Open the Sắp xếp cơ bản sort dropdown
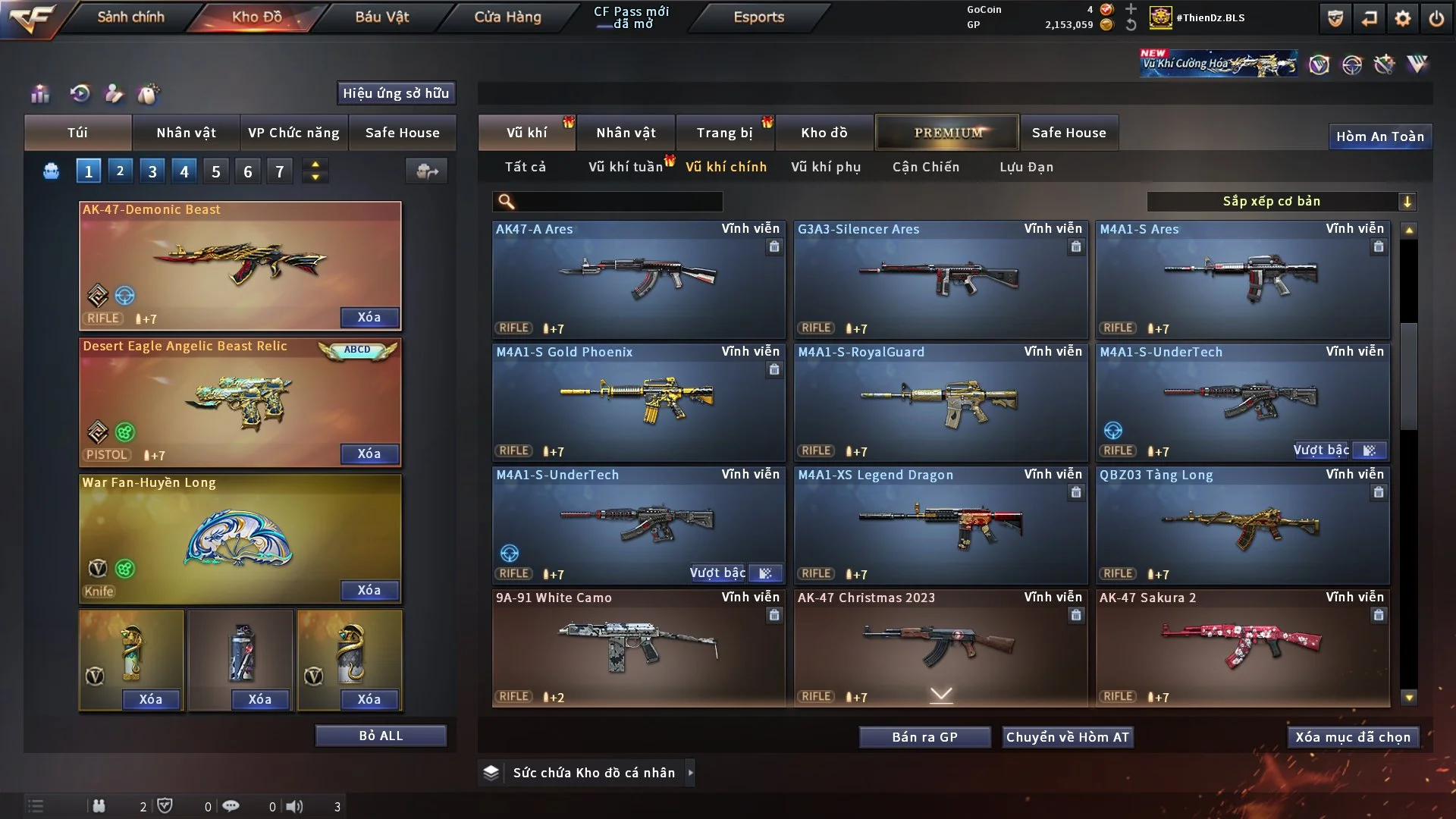This screenshot has width=1456, height=819. pos(1281,201)
